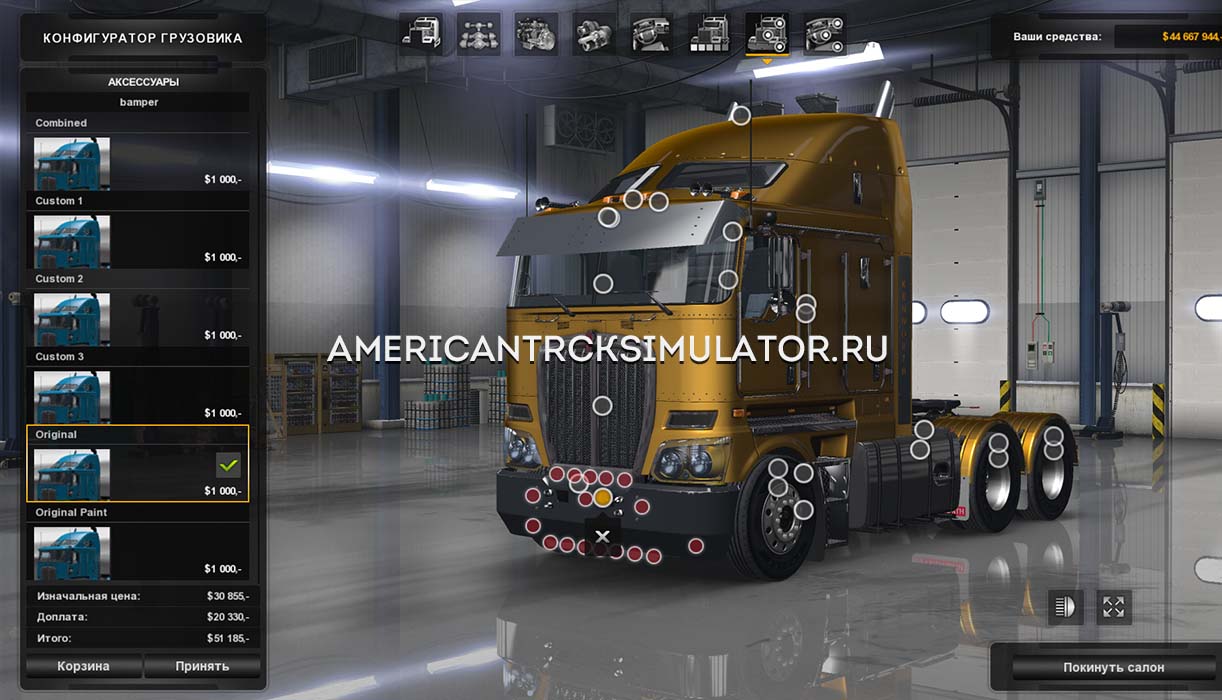Open the Корзина (cart) button

pos(84,666)
